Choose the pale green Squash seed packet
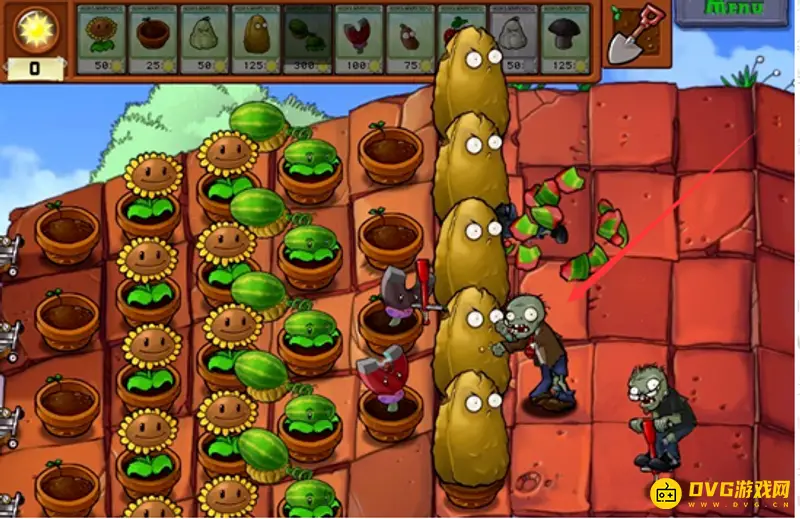This screenshot has height=519, width=800. point(205,38)
